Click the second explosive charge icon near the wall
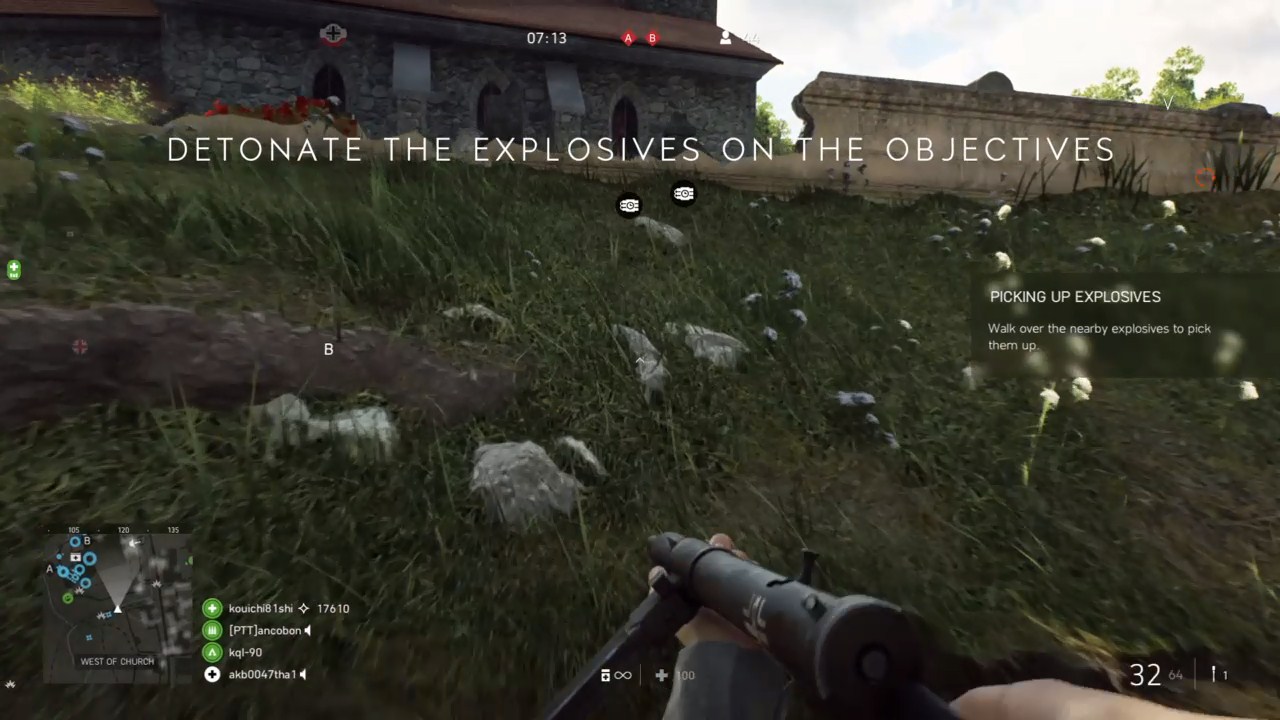The image size is (1280, 720). point(684,193)
